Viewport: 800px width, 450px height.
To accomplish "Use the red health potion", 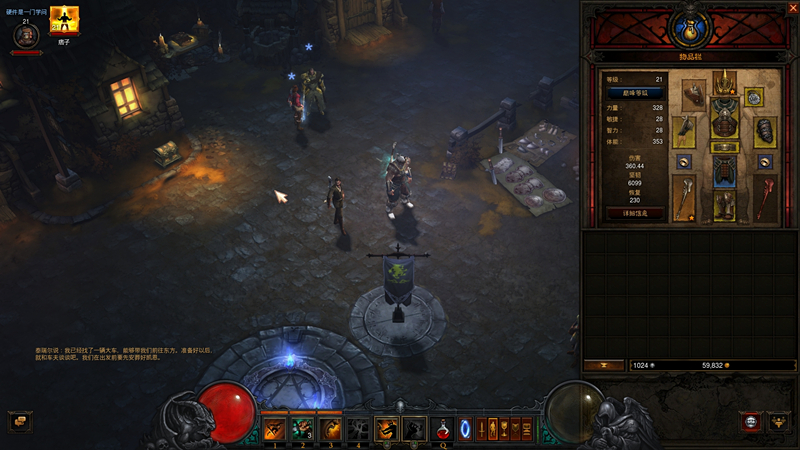I will point(442,429).
